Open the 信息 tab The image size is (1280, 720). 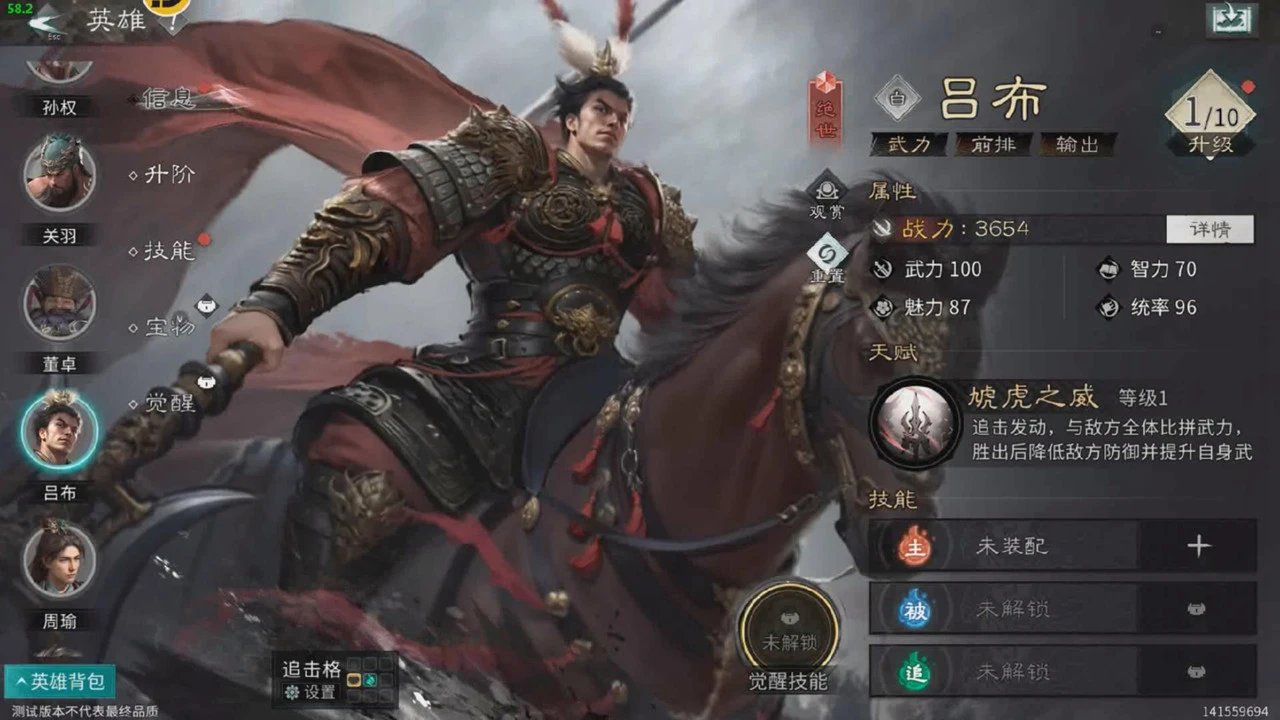click(168, 98)
